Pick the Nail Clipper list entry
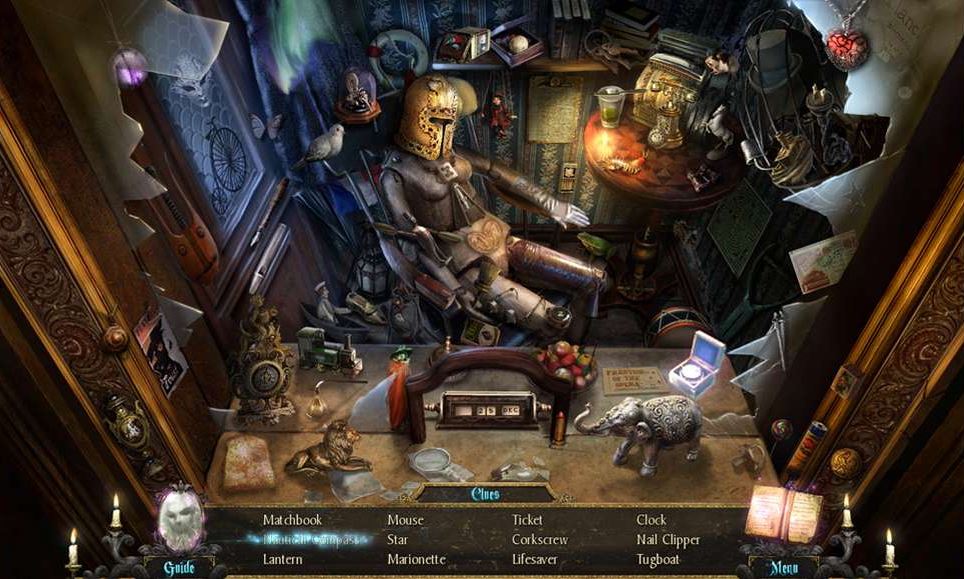Image resolution: width=964 pixels, height=579 pixels. coord(668,540)
